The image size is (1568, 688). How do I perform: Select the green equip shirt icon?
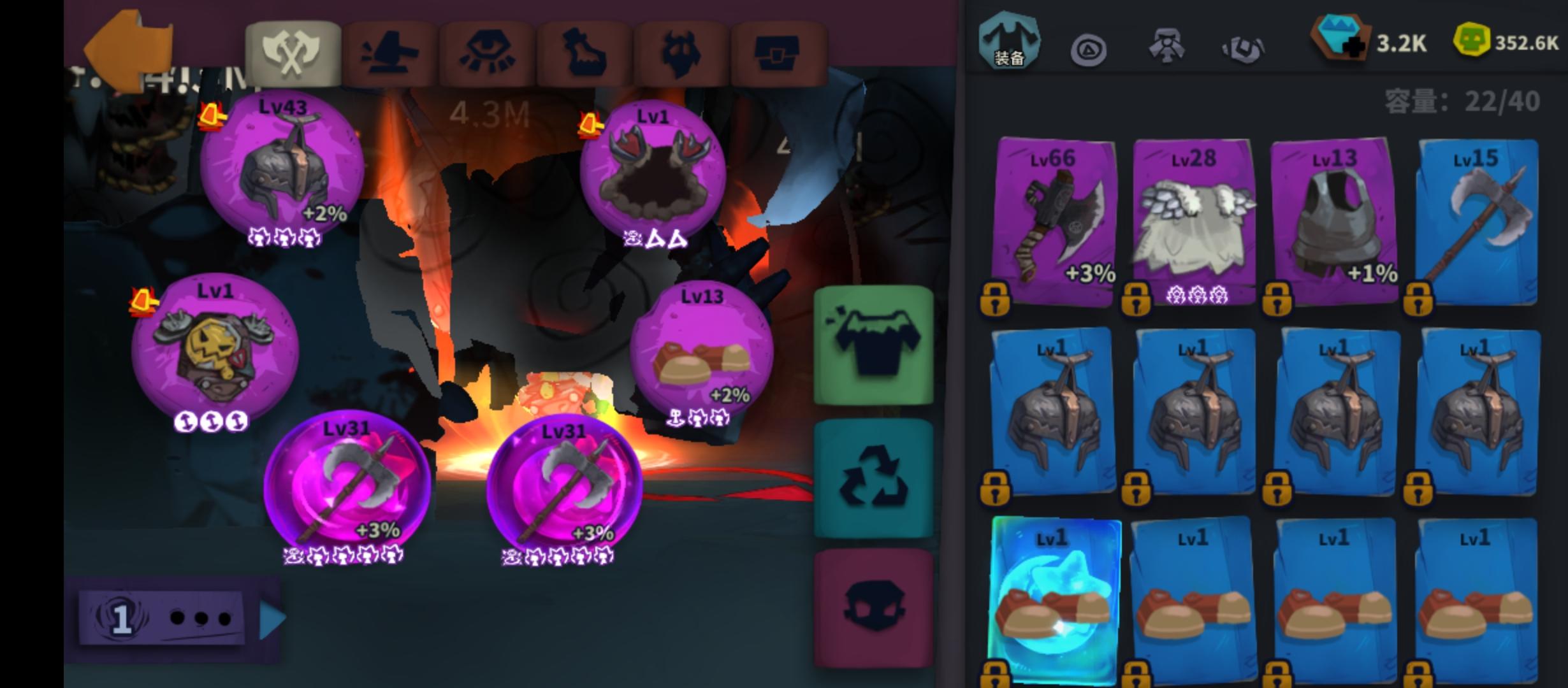873,344
